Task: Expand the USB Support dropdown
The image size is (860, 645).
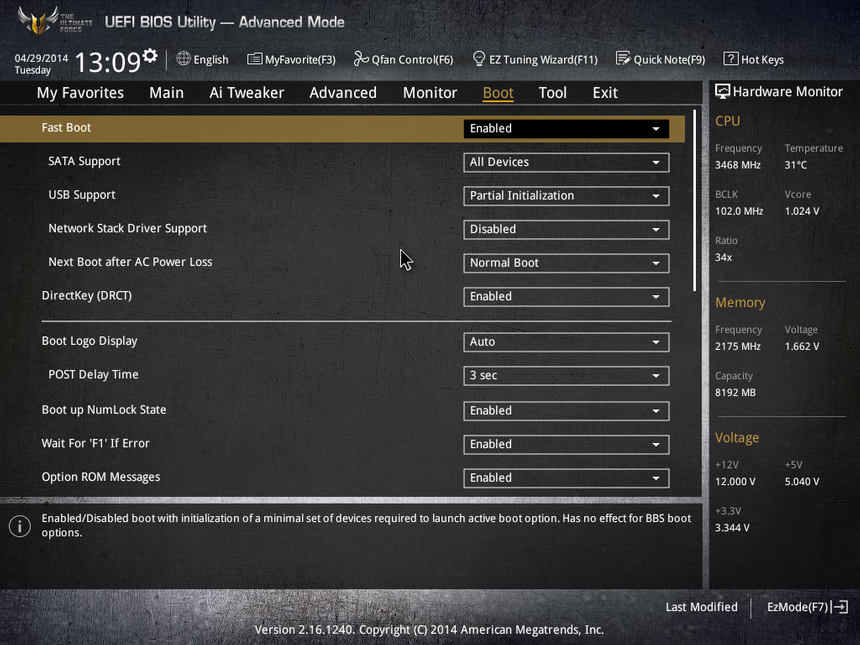Action: 566,196
